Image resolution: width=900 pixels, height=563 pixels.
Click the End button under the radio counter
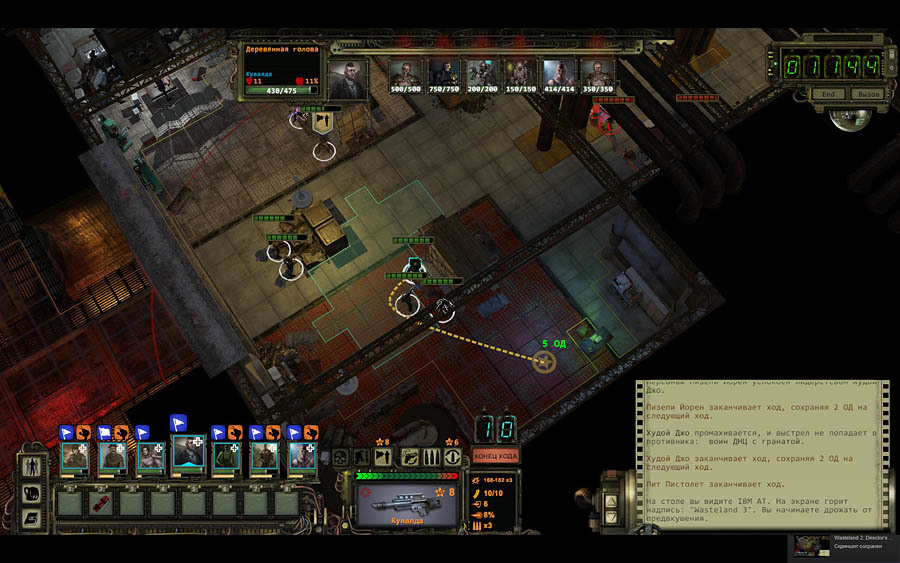click(x=827, y=93)
